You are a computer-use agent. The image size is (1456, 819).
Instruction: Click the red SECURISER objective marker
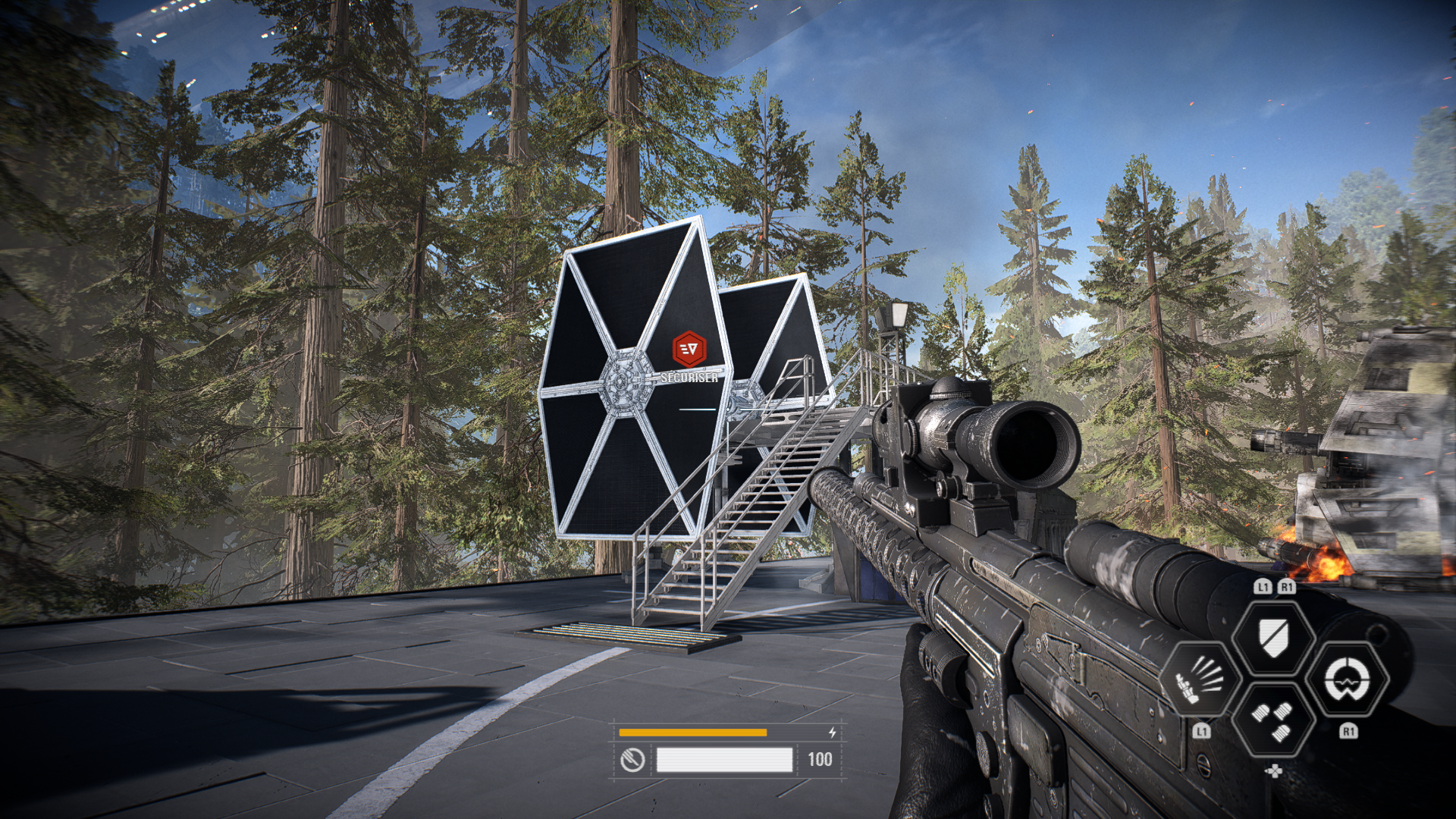(689, 350)
